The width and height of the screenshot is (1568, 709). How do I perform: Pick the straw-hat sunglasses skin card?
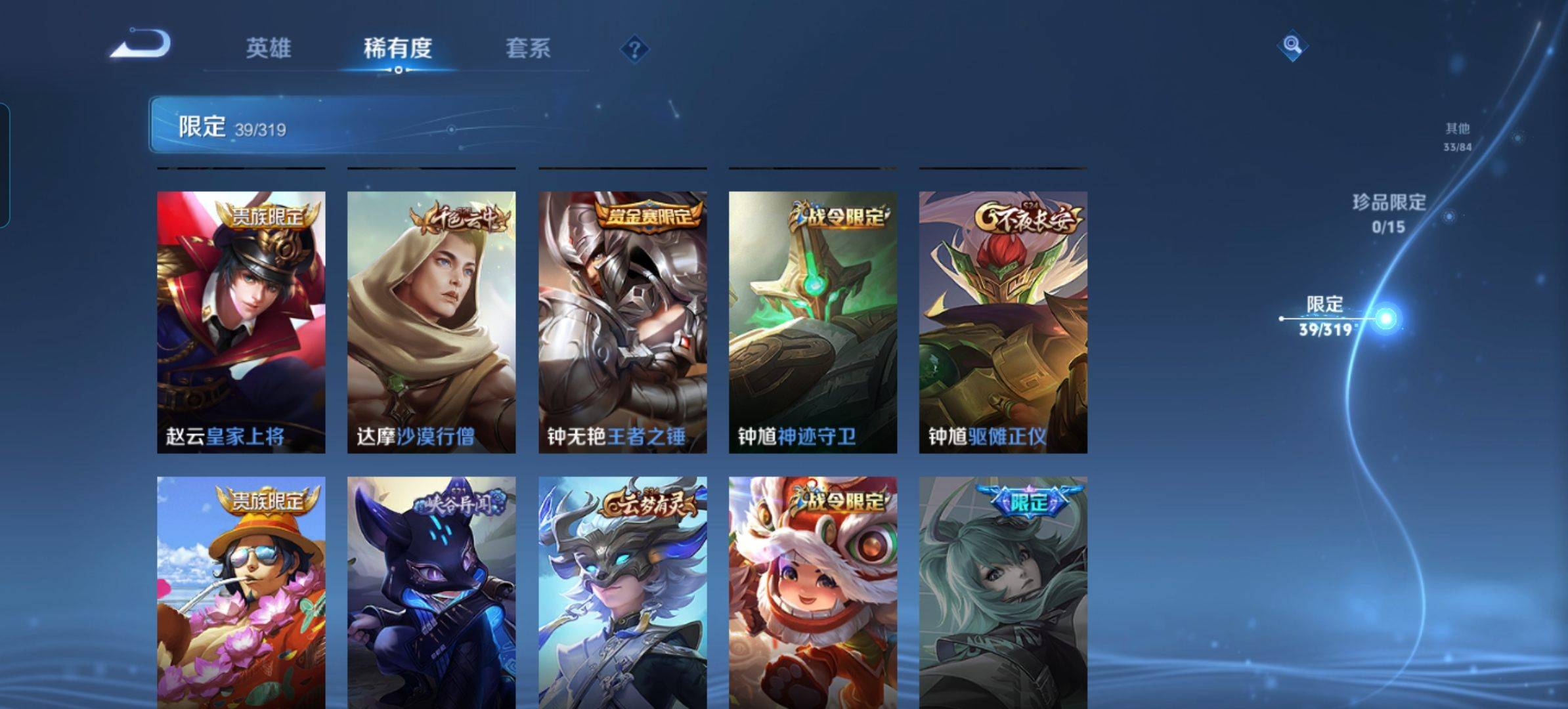[x=241, y=592]
